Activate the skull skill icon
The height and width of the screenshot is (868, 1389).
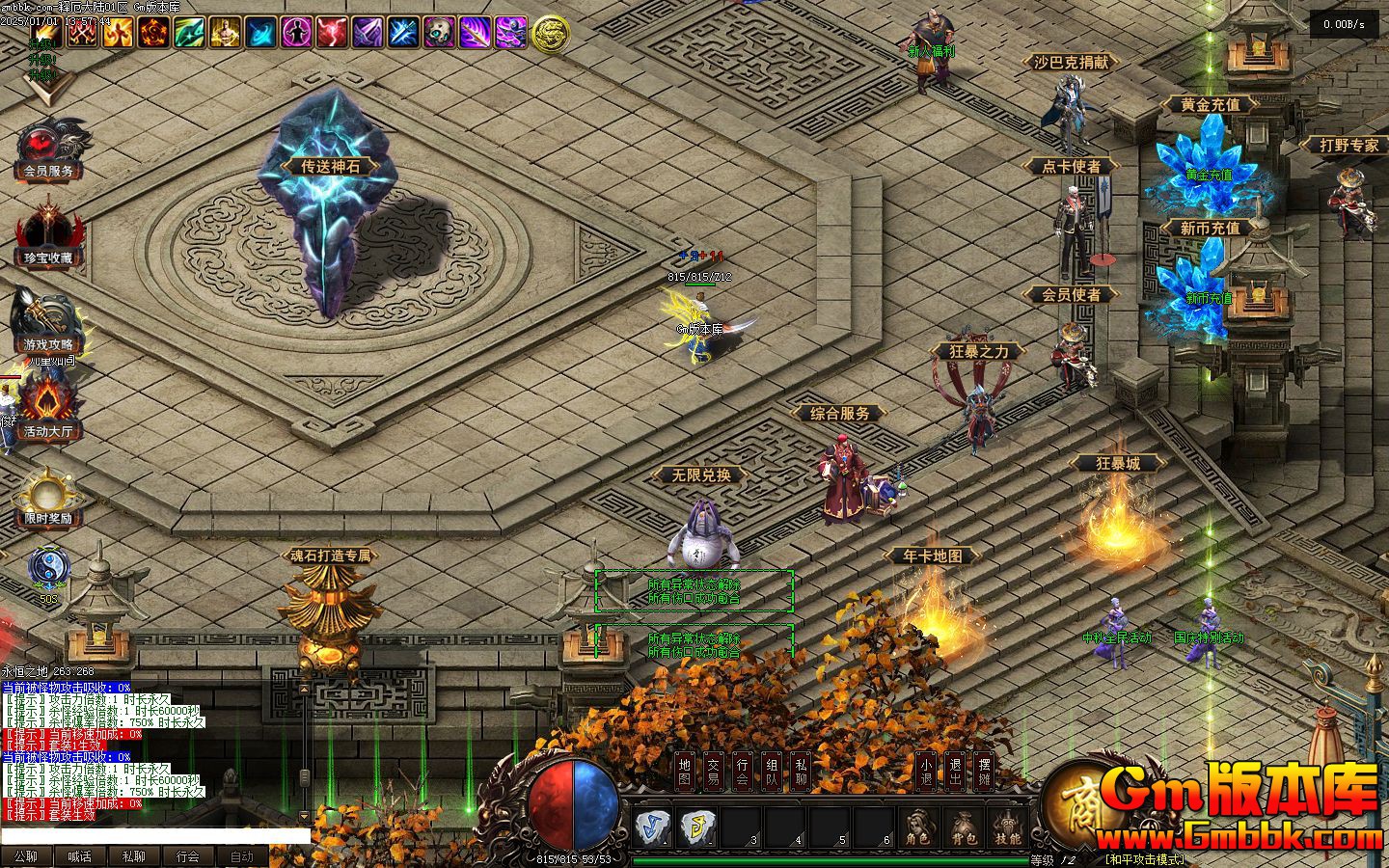440,33
